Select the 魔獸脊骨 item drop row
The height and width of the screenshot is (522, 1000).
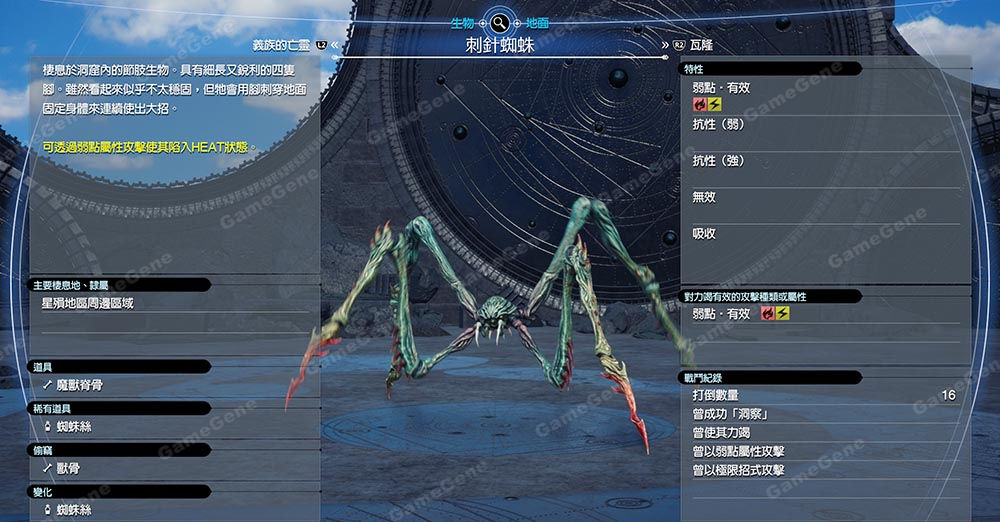pyautogui.click(x=120, y=385)
